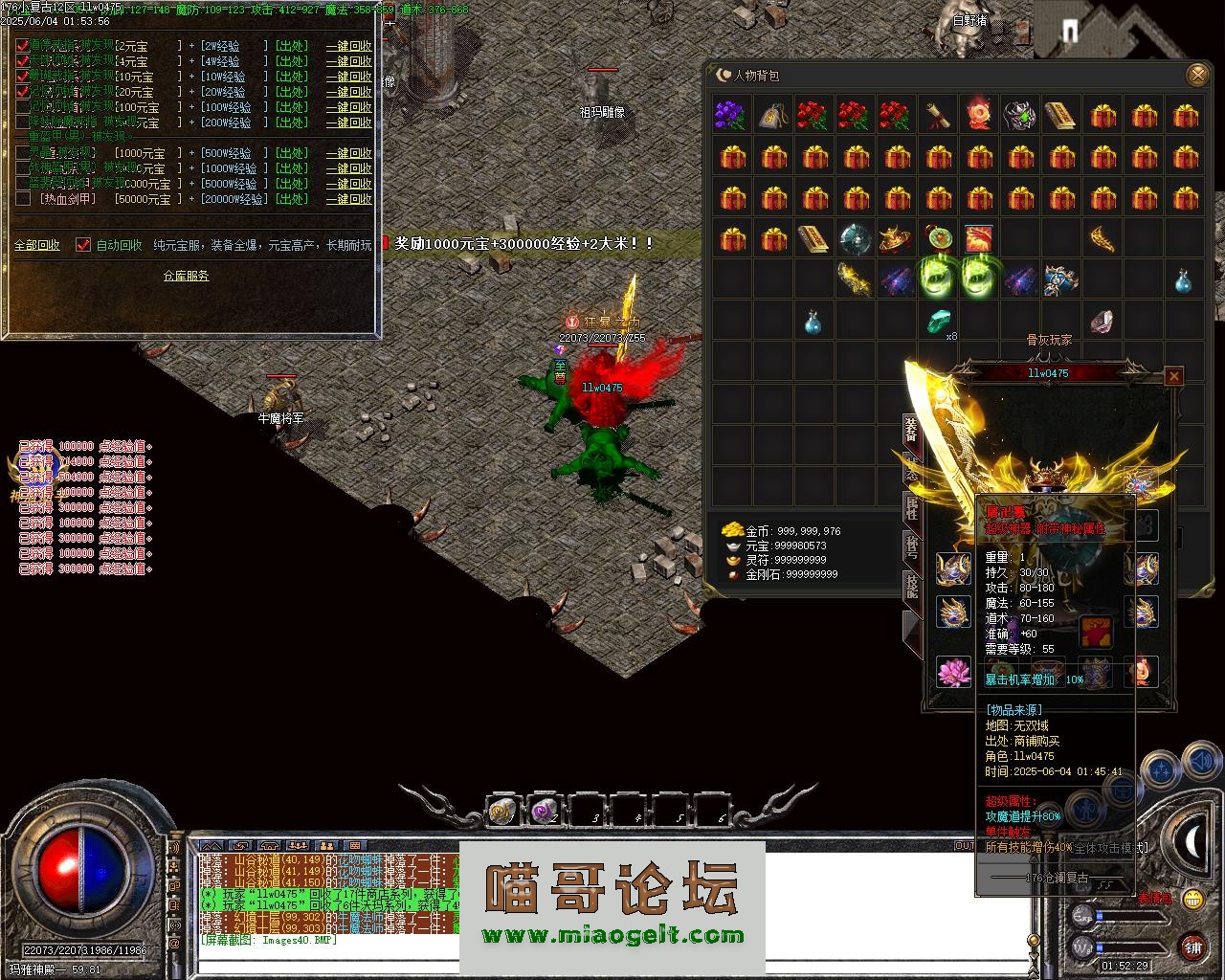
Task: Click the golden feather item in the backpack
Action: point(1102,237)
